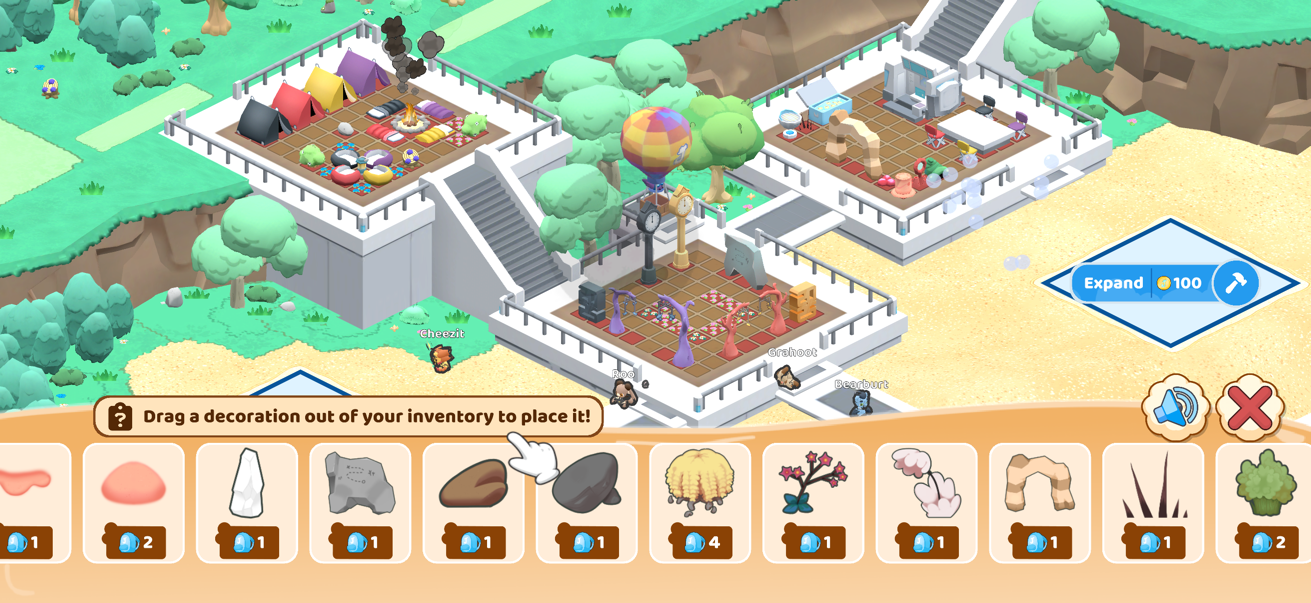The width and height of the screenshot is (1311, 603).
Task: Click the Expand button for 100 coins
Action: 1143,283
